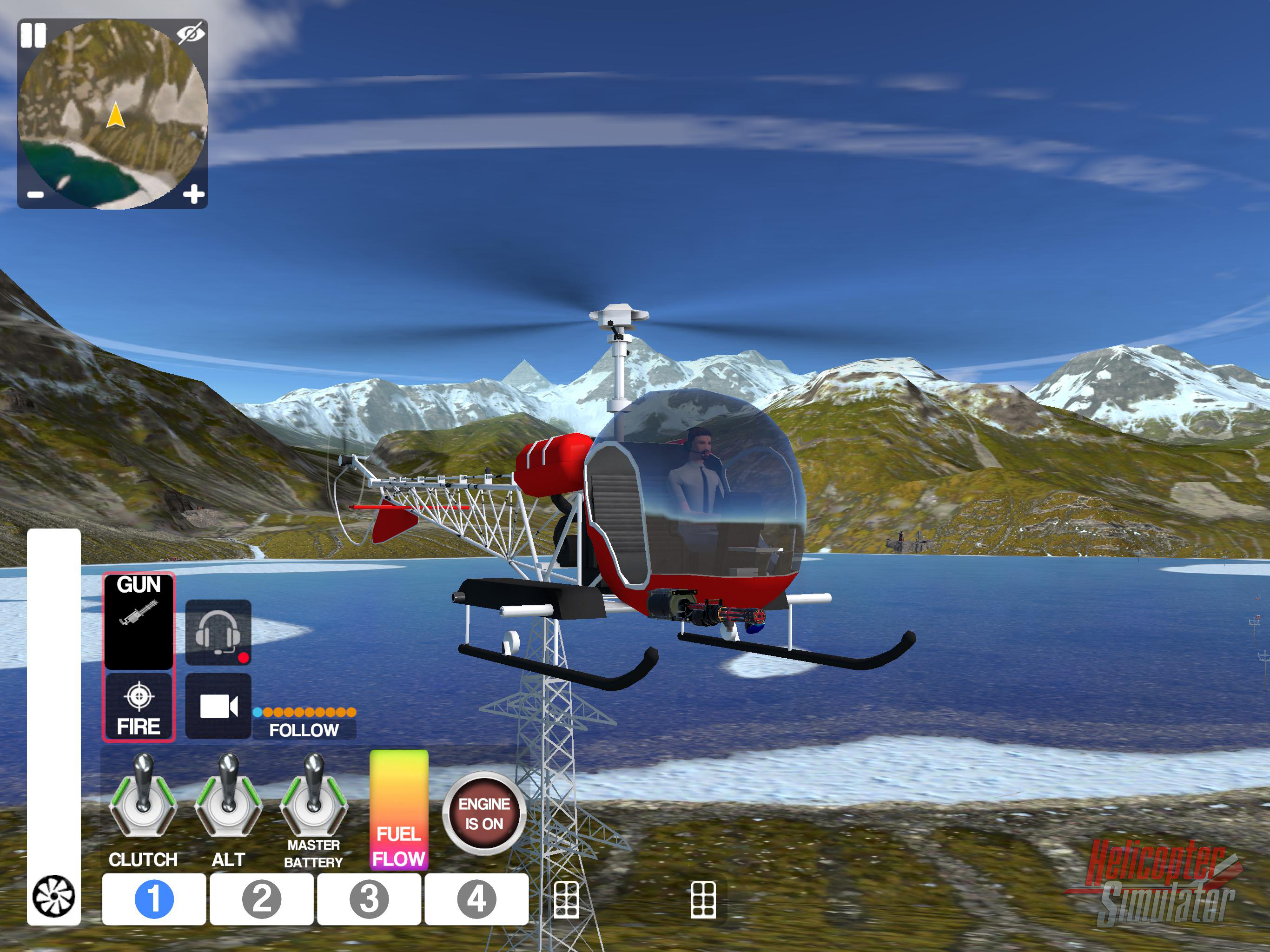This screenshot has width=1270, height=952.
Task: Hide the minimap with the eye icon
Action: point(190,33)
